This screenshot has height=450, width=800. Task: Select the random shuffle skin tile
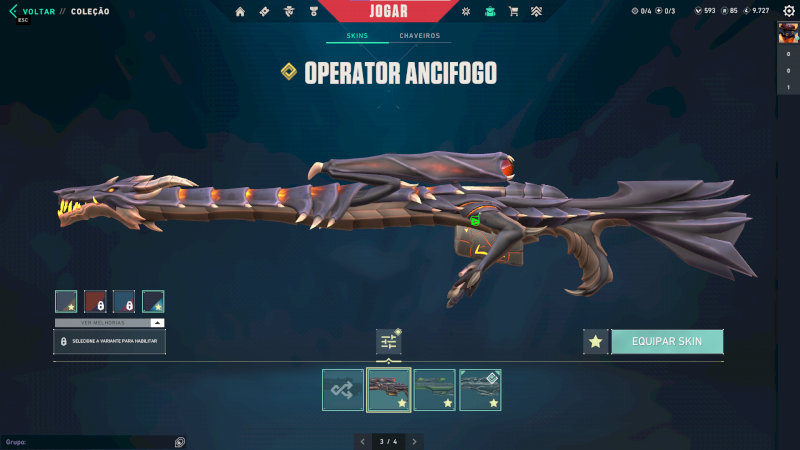coord(343,390)
